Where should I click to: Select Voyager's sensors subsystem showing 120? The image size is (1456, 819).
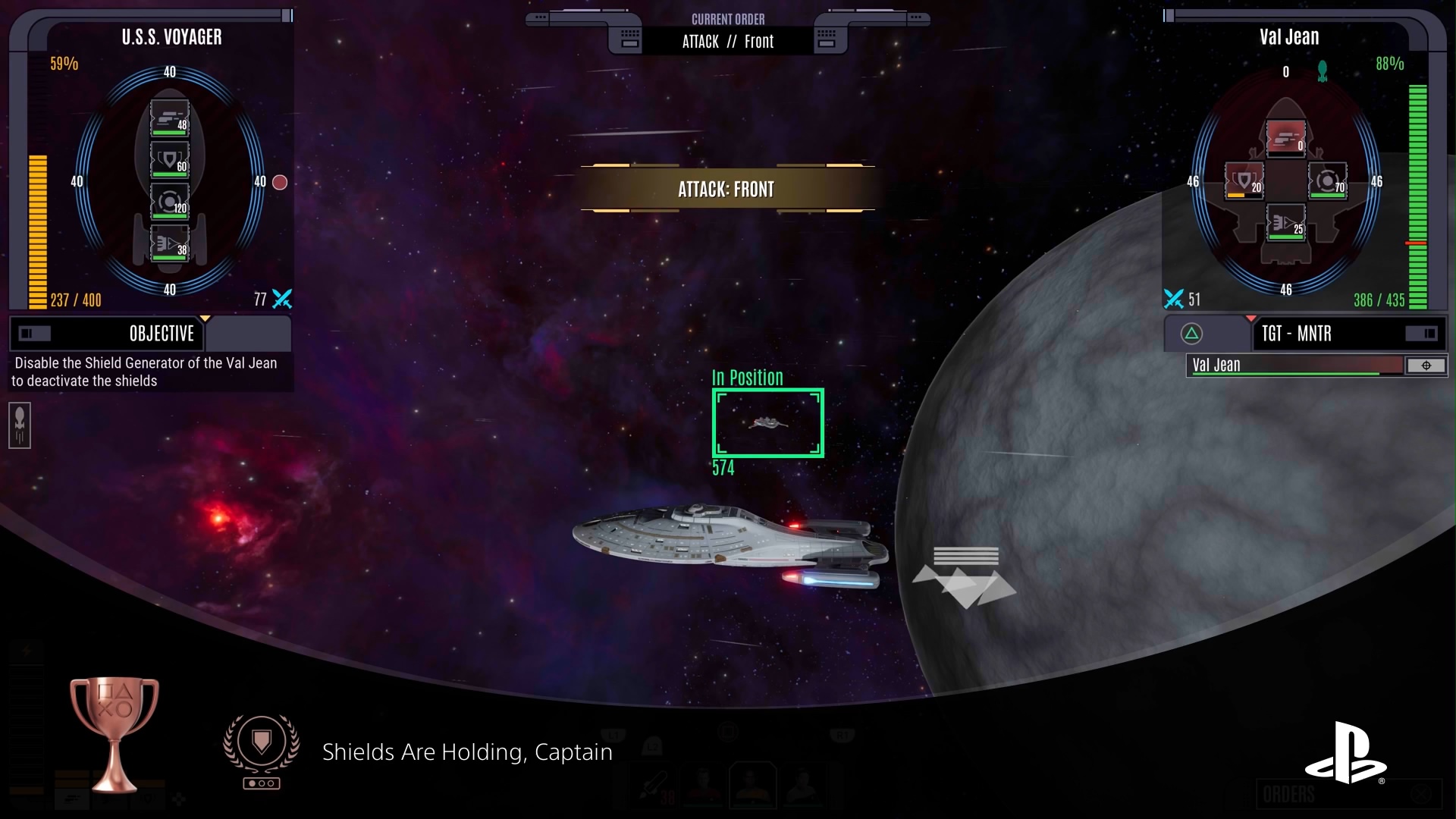pyautogui.click(x=169, y=202)
